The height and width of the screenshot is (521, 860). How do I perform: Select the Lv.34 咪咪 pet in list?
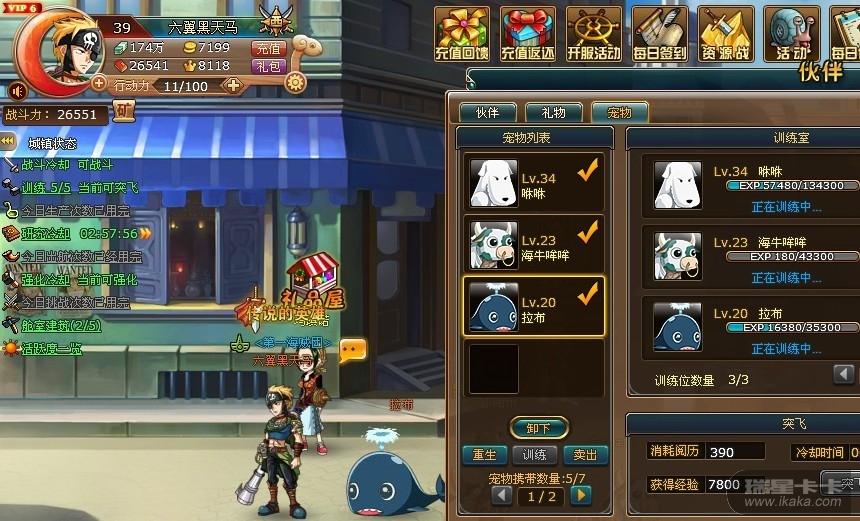click(x=533, y=183)
